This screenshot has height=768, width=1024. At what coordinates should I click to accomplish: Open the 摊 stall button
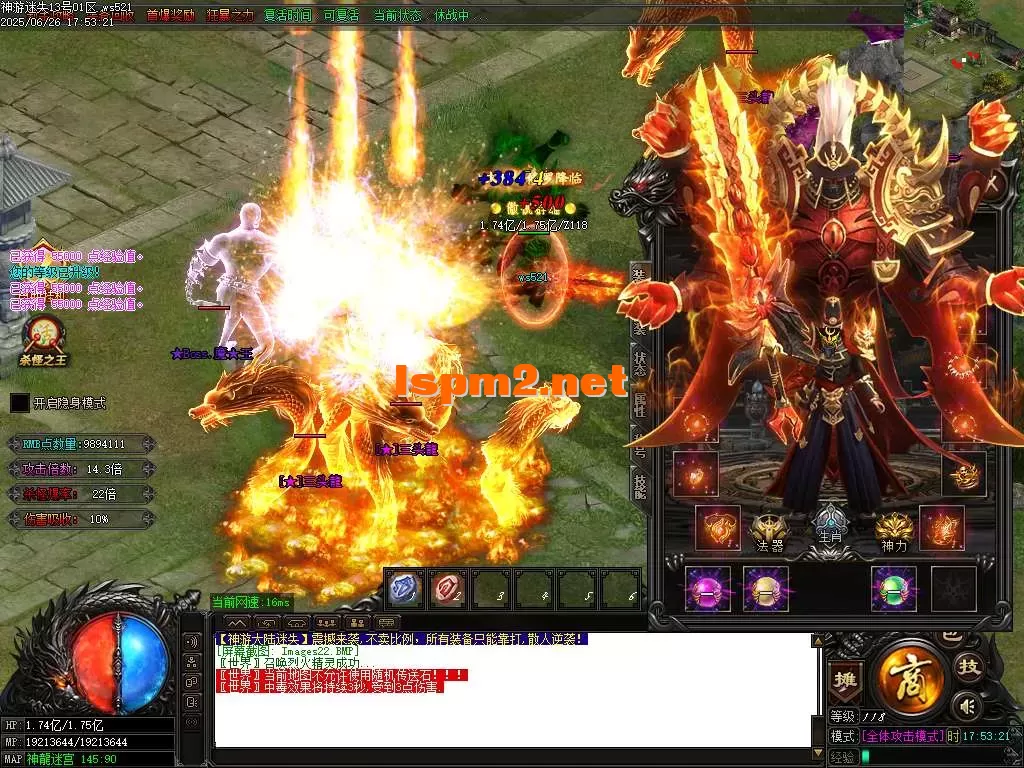tap(845, 677)
